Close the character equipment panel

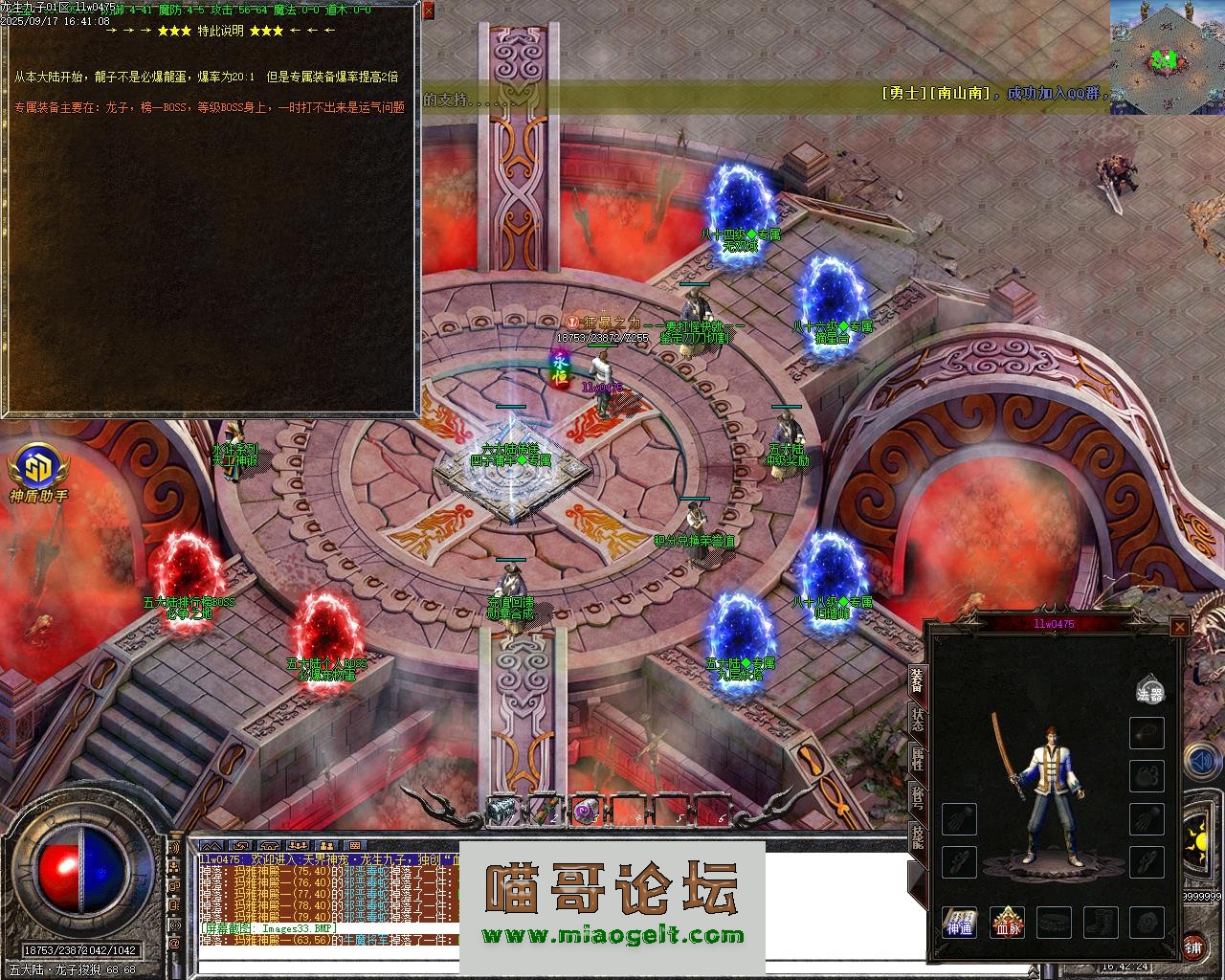pos(1179,627)
